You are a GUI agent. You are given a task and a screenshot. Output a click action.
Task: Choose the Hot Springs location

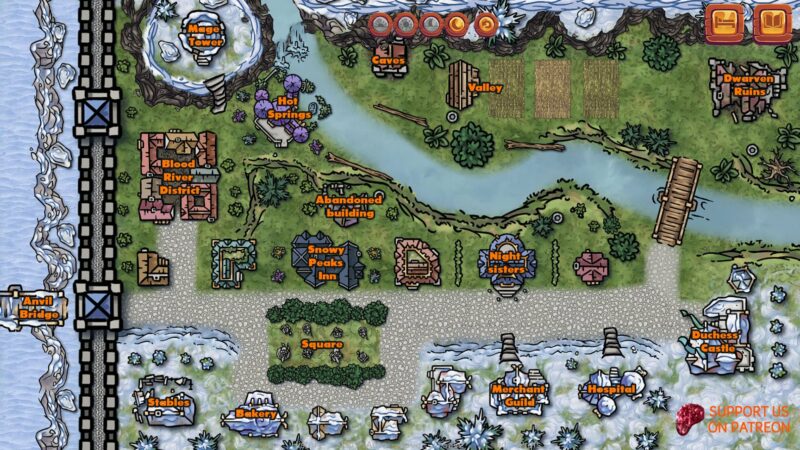288,107
